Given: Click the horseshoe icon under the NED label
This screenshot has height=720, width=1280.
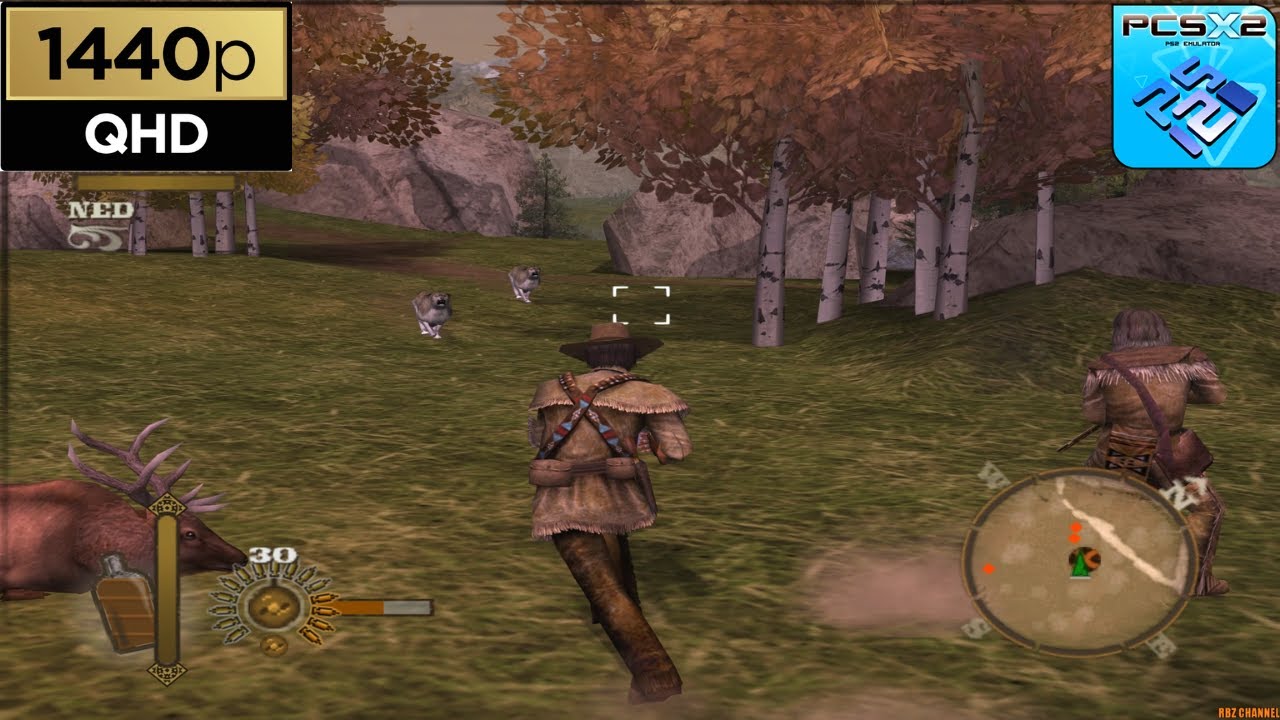Looking at the screenshot, I should coord(95,237).
